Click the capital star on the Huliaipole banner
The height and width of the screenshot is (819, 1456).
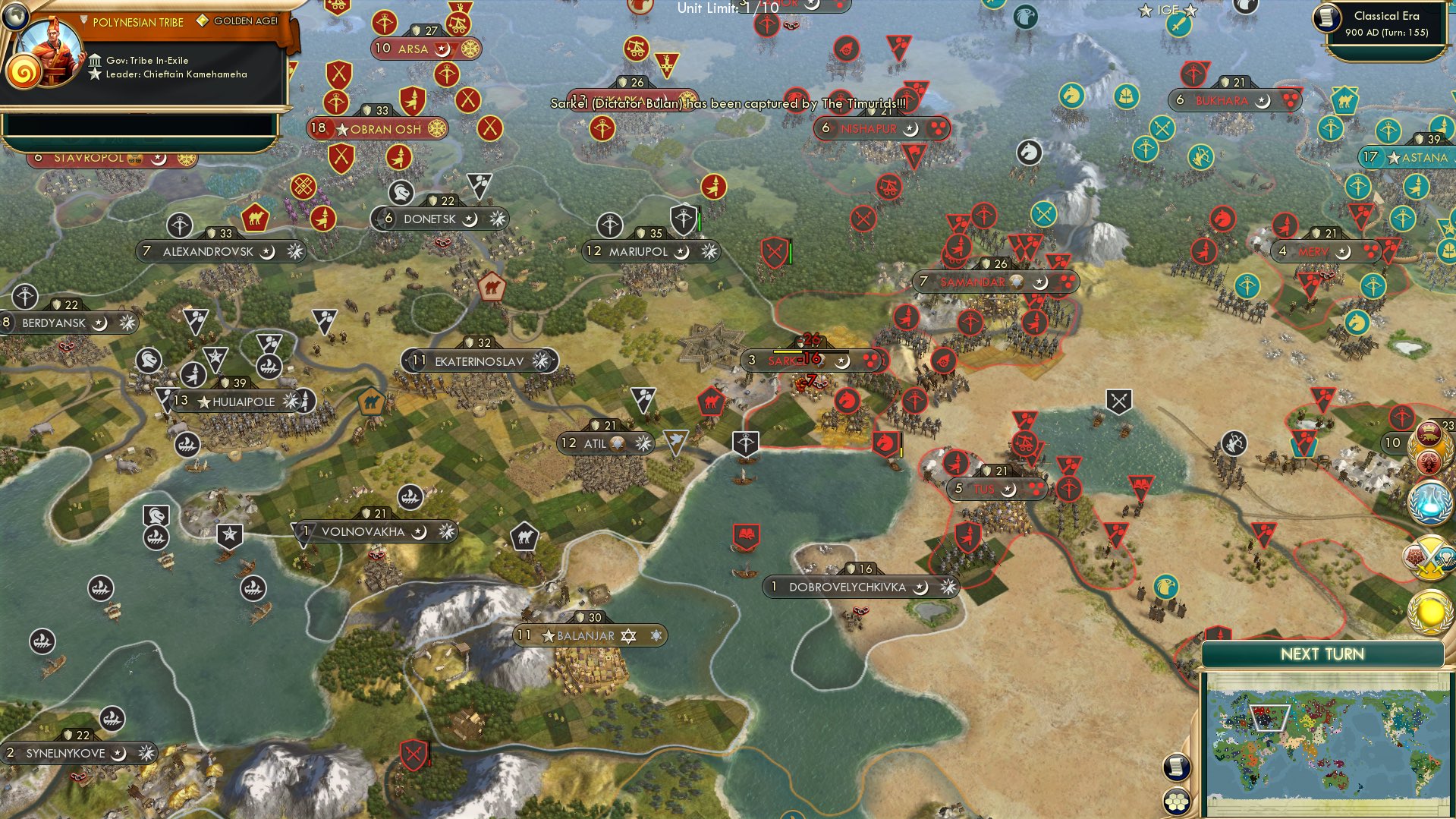203,402
